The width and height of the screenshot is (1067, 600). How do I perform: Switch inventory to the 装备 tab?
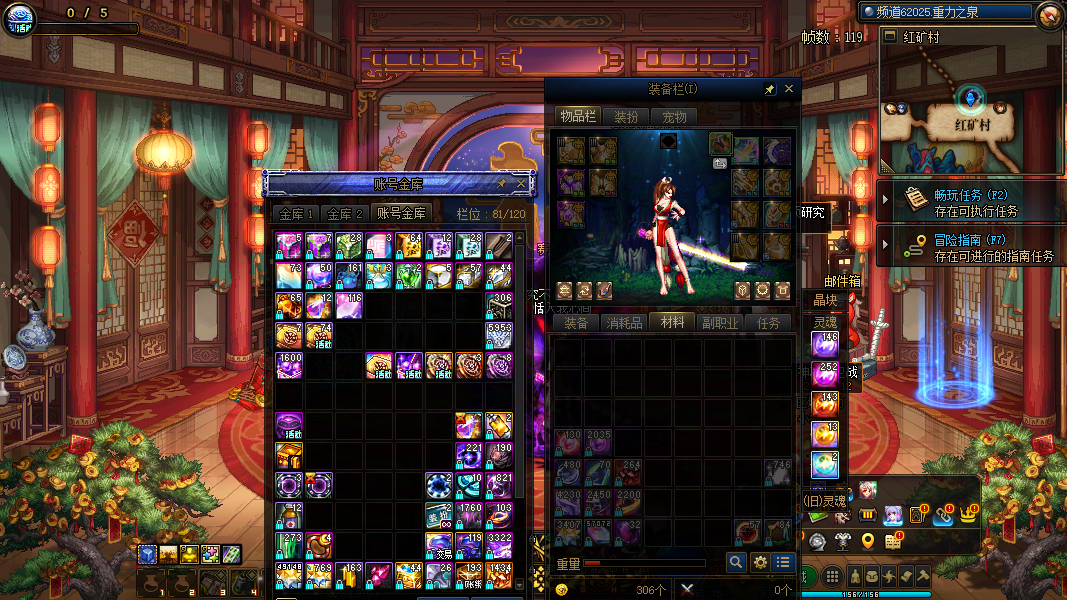pyautogui.click(x=575, y=323)
